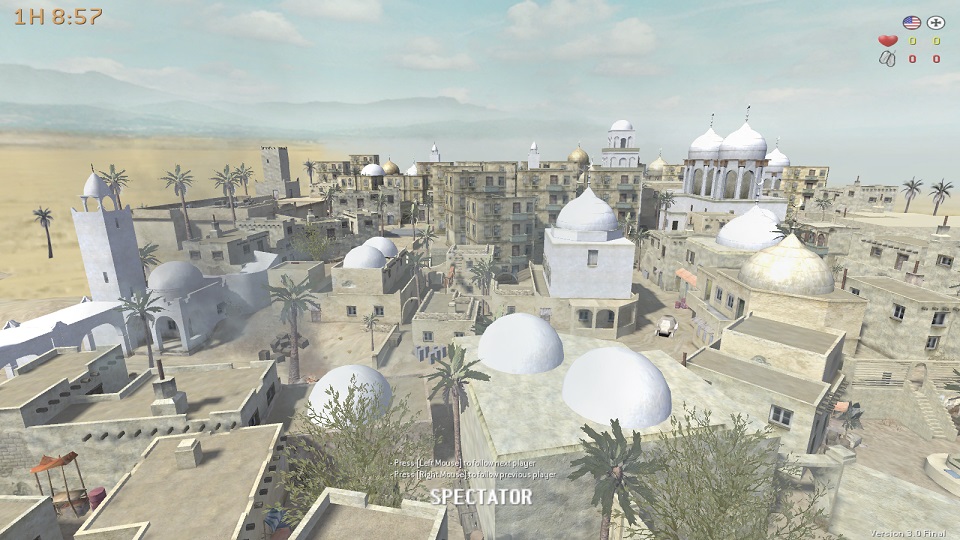The width and height of the screenshot is (960, 540).
Task: Select the iron cross team icon
Action: (936, 22)
